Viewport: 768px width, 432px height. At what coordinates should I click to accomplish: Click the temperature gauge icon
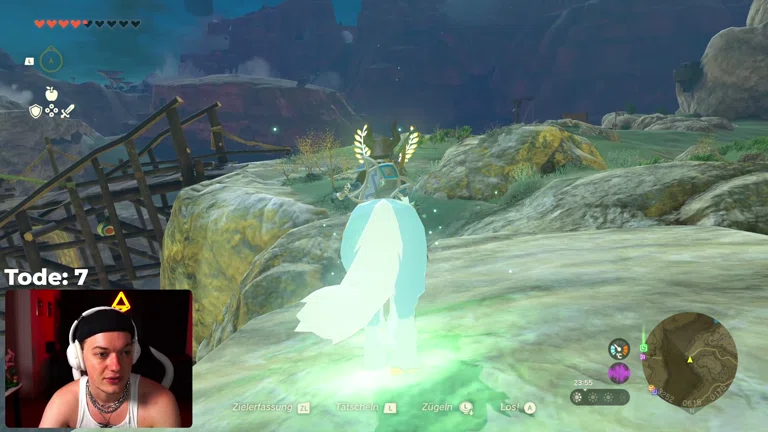(619, 349)
